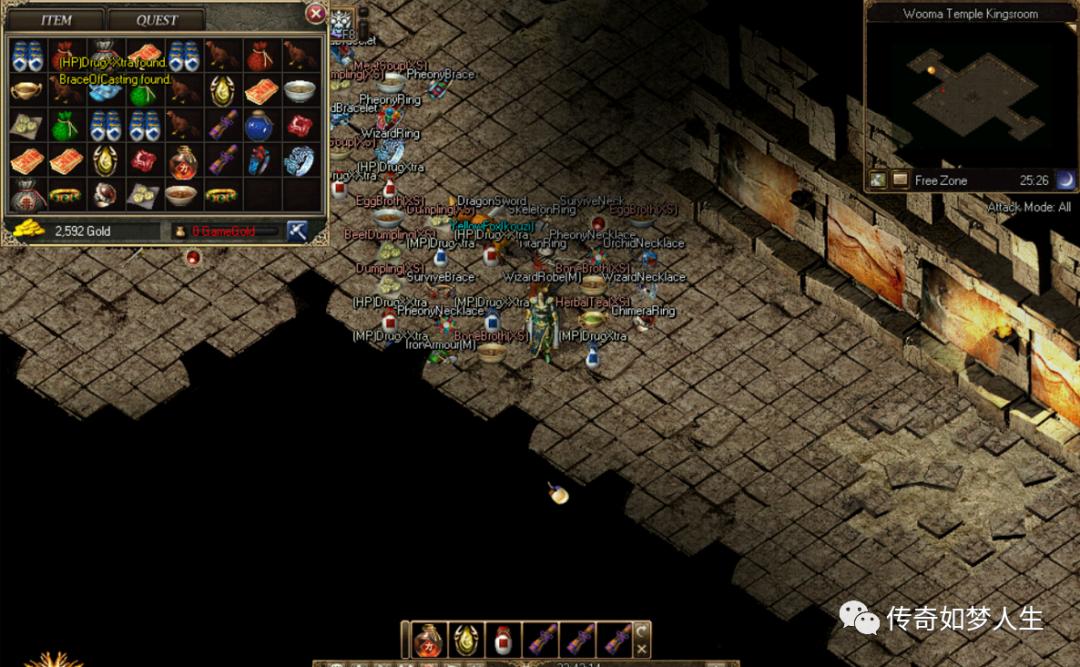Screen dimensions: 1080x667
Task: Switch to the QUEST tab
Action: tap(156, 19)
